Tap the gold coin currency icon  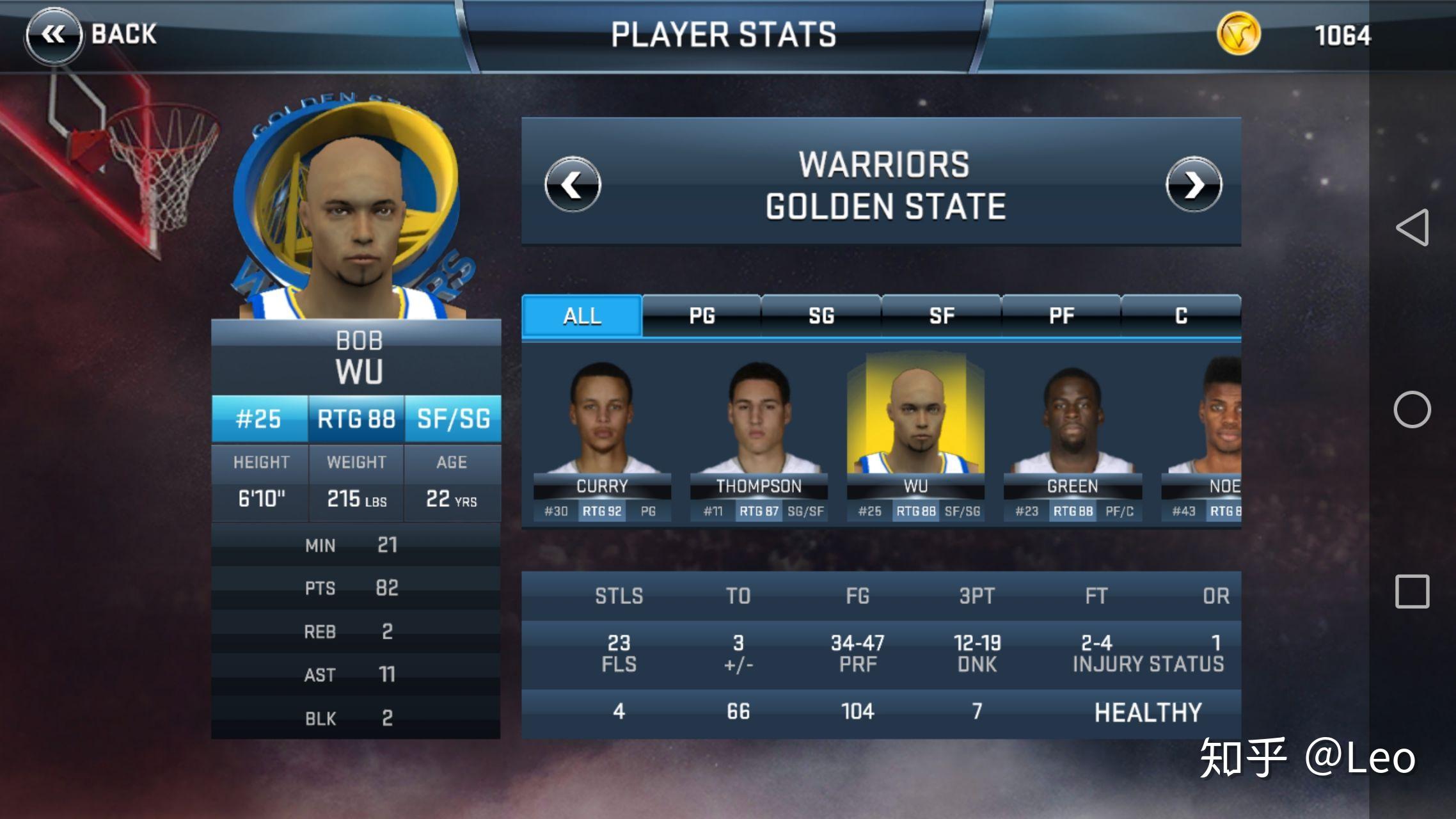click(1238, 35)
